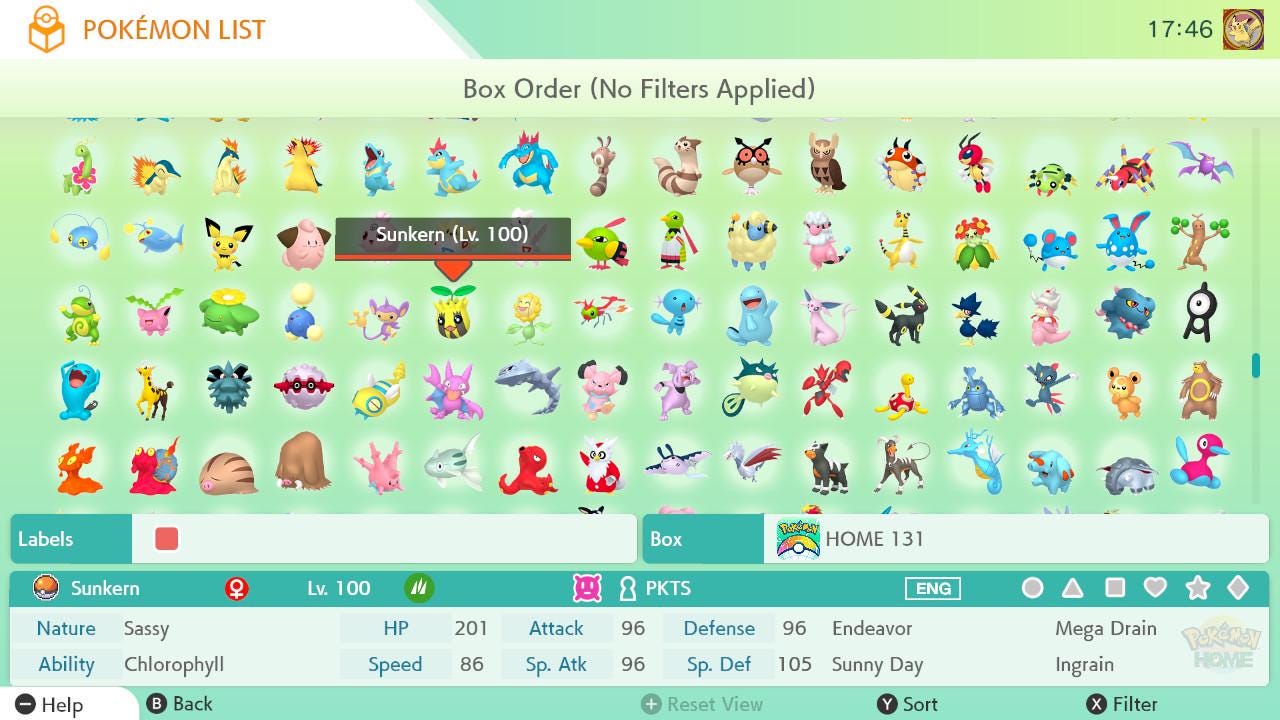Click the ENG language tag
Image resolution: width=1280 pixels, height=720 pixels.
(x=932, y=588)
